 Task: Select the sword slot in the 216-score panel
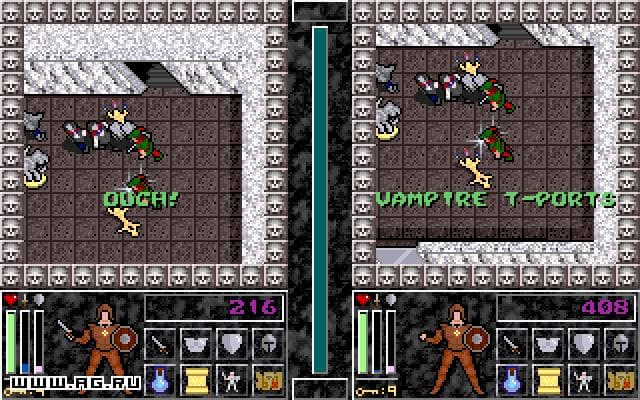(x=161, y=344)
